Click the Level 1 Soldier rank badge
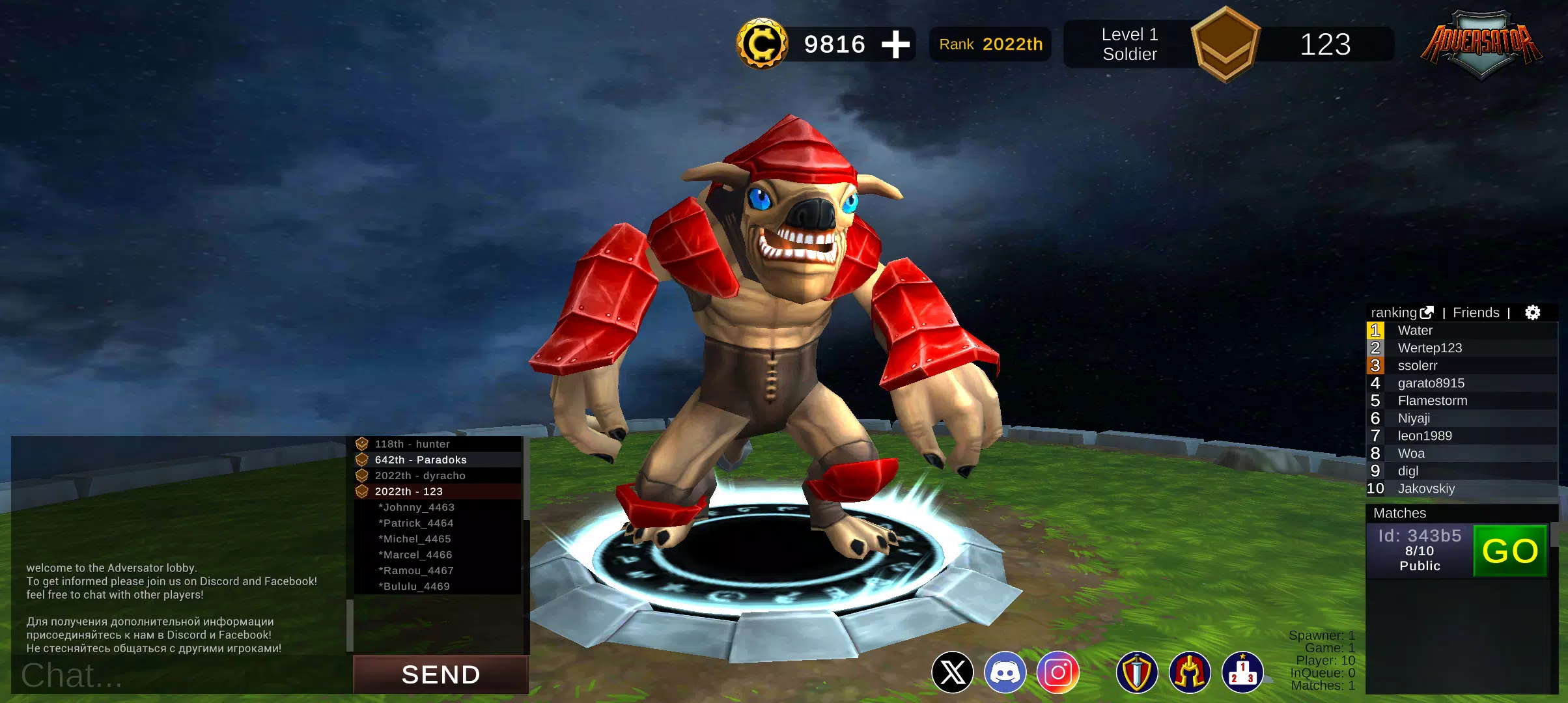Viewport: 1568px width, 703px height. tap(1225, 44)
